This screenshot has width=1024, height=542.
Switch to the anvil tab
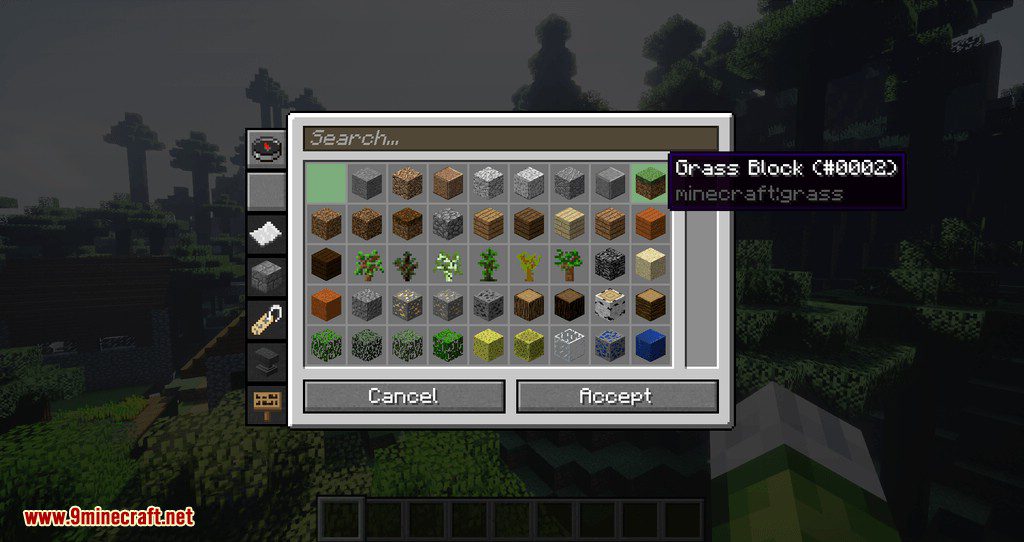[267, 361]
